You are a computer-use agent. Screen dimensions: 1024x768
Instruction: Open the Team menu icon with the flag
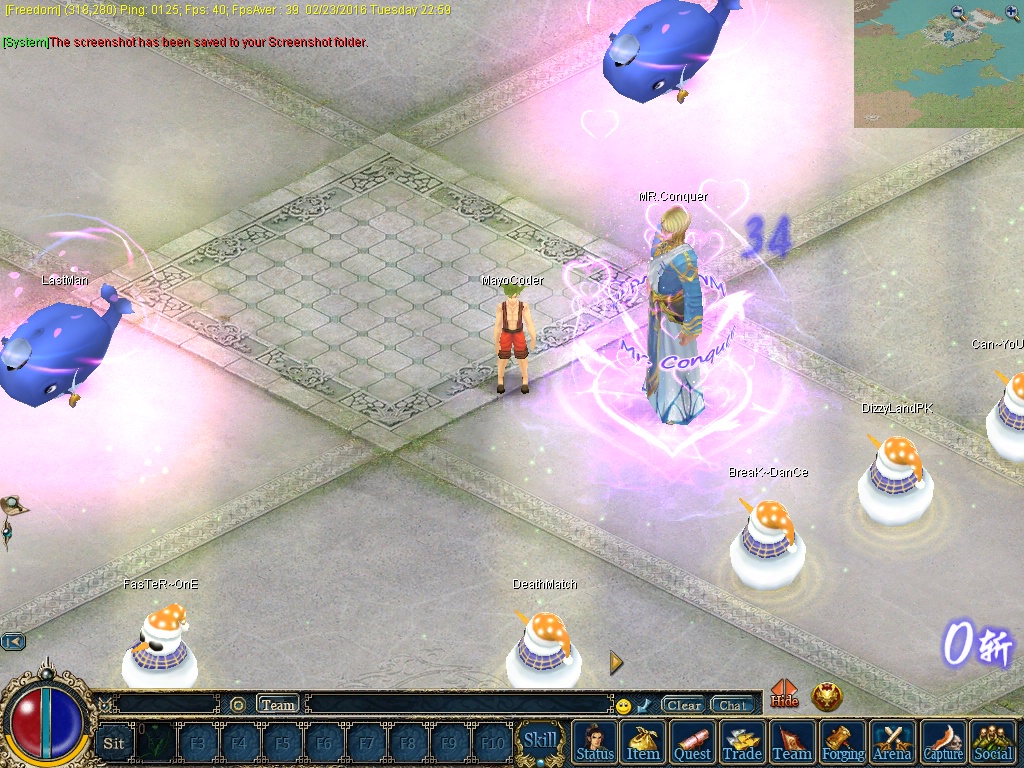[x=792, y=742]
